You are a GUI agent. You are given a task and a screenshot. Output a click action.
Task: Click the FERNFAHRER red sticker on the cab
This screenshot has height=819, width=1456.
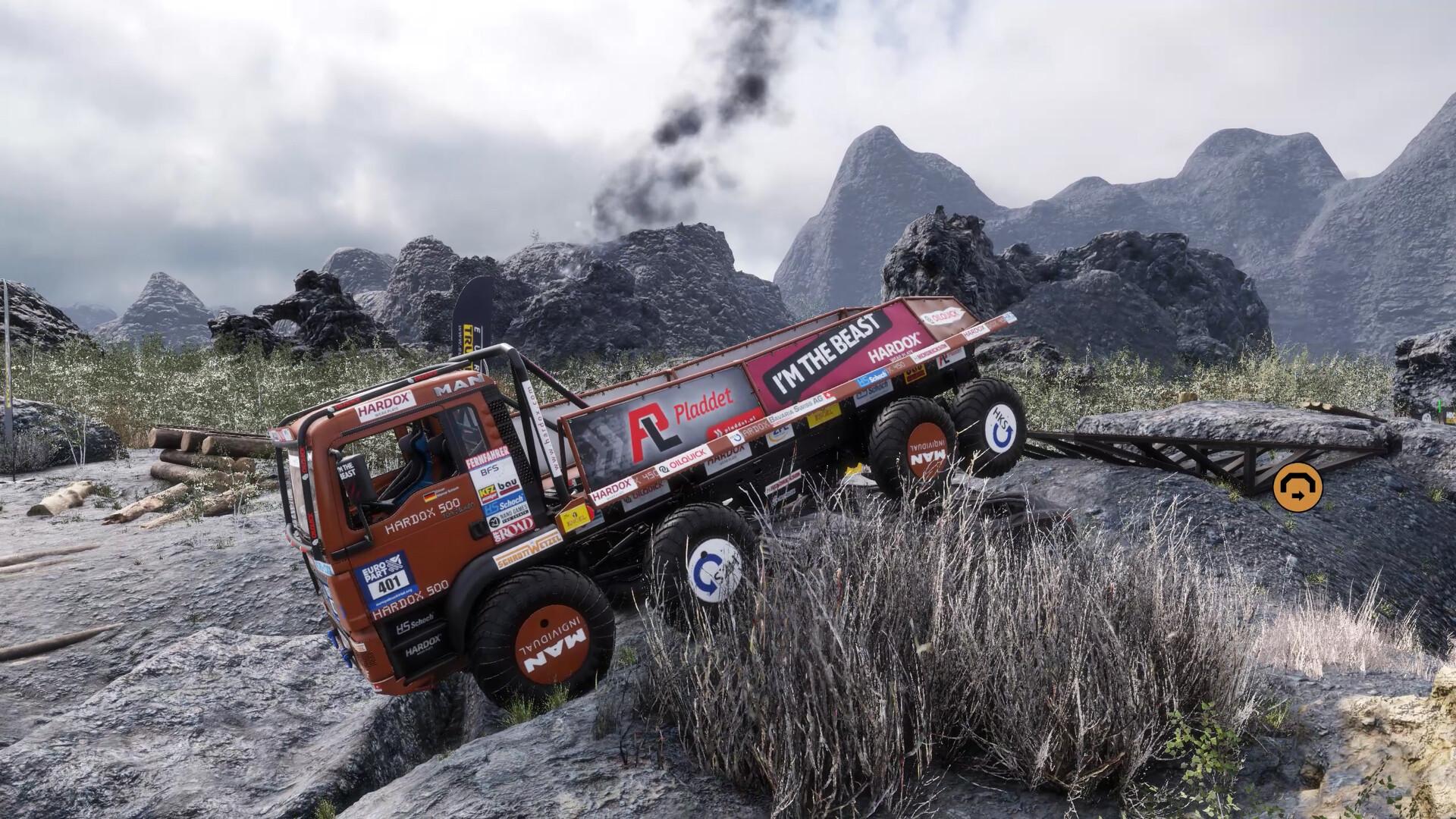[486, 455]
